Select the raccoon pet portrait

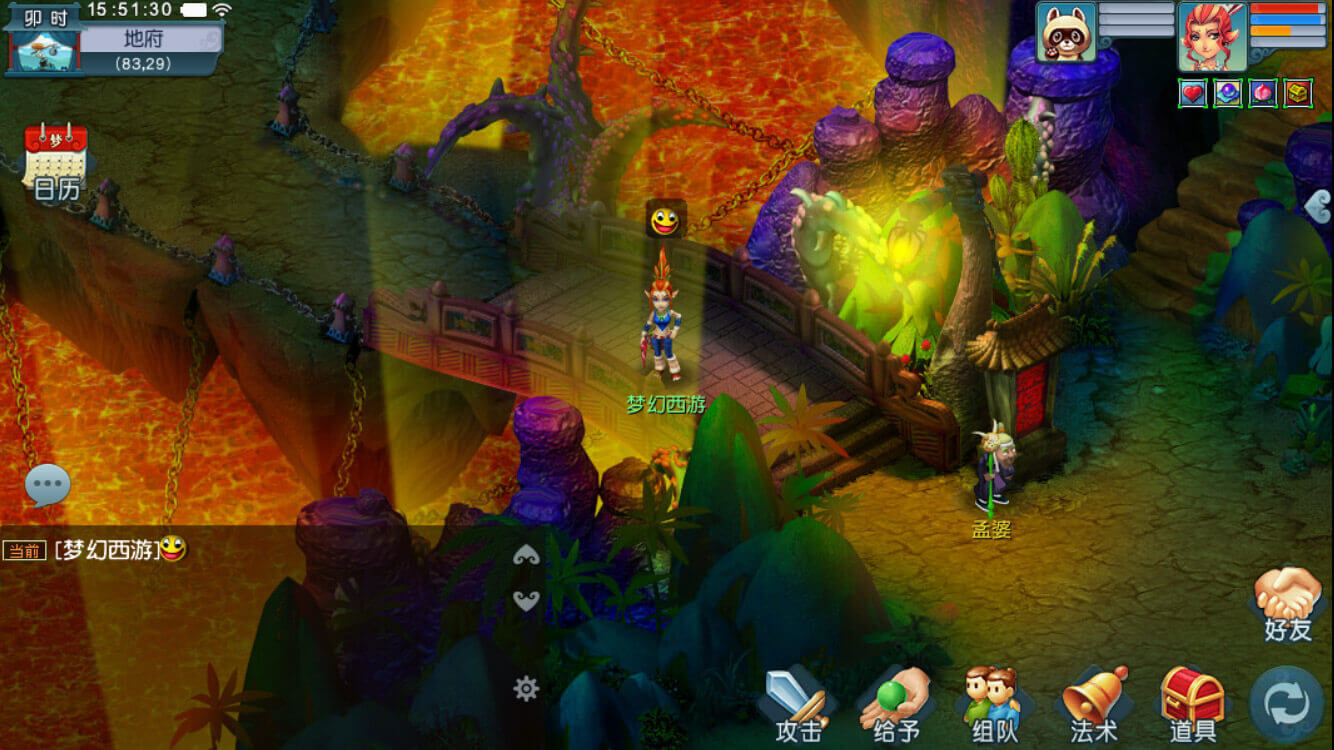click(x=1066, y=33)
